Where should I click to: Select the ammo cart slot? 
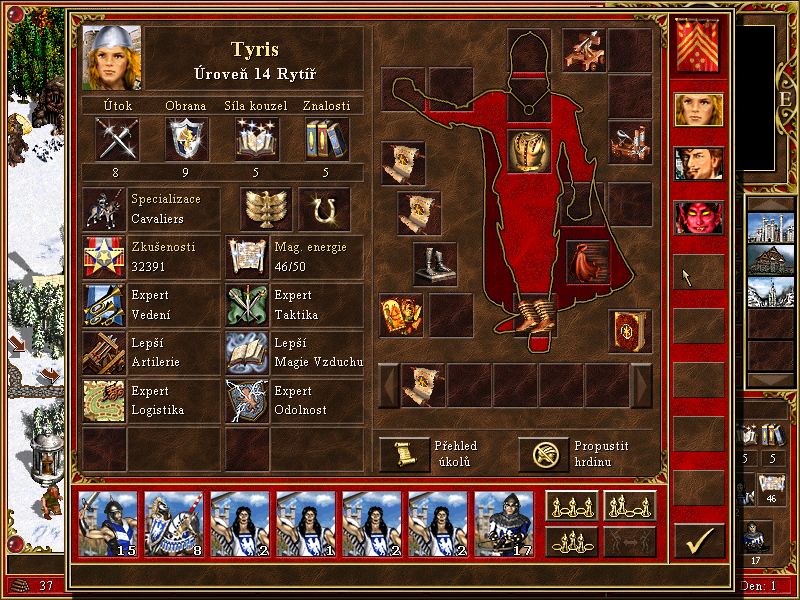click(x=630, y=140)
